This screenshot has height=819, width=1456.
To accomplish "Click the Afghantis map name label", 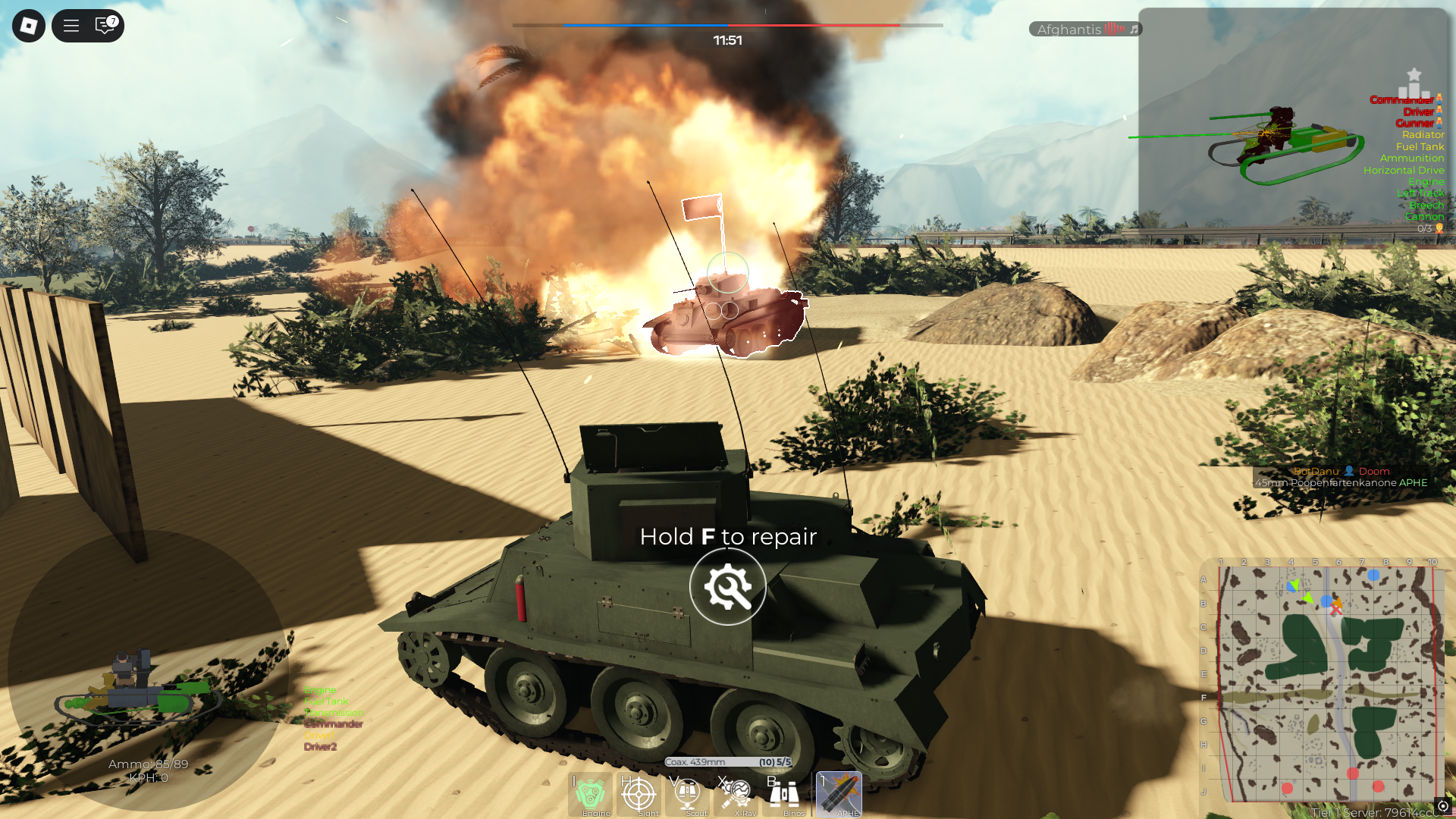I will [x=1070, y=29].
